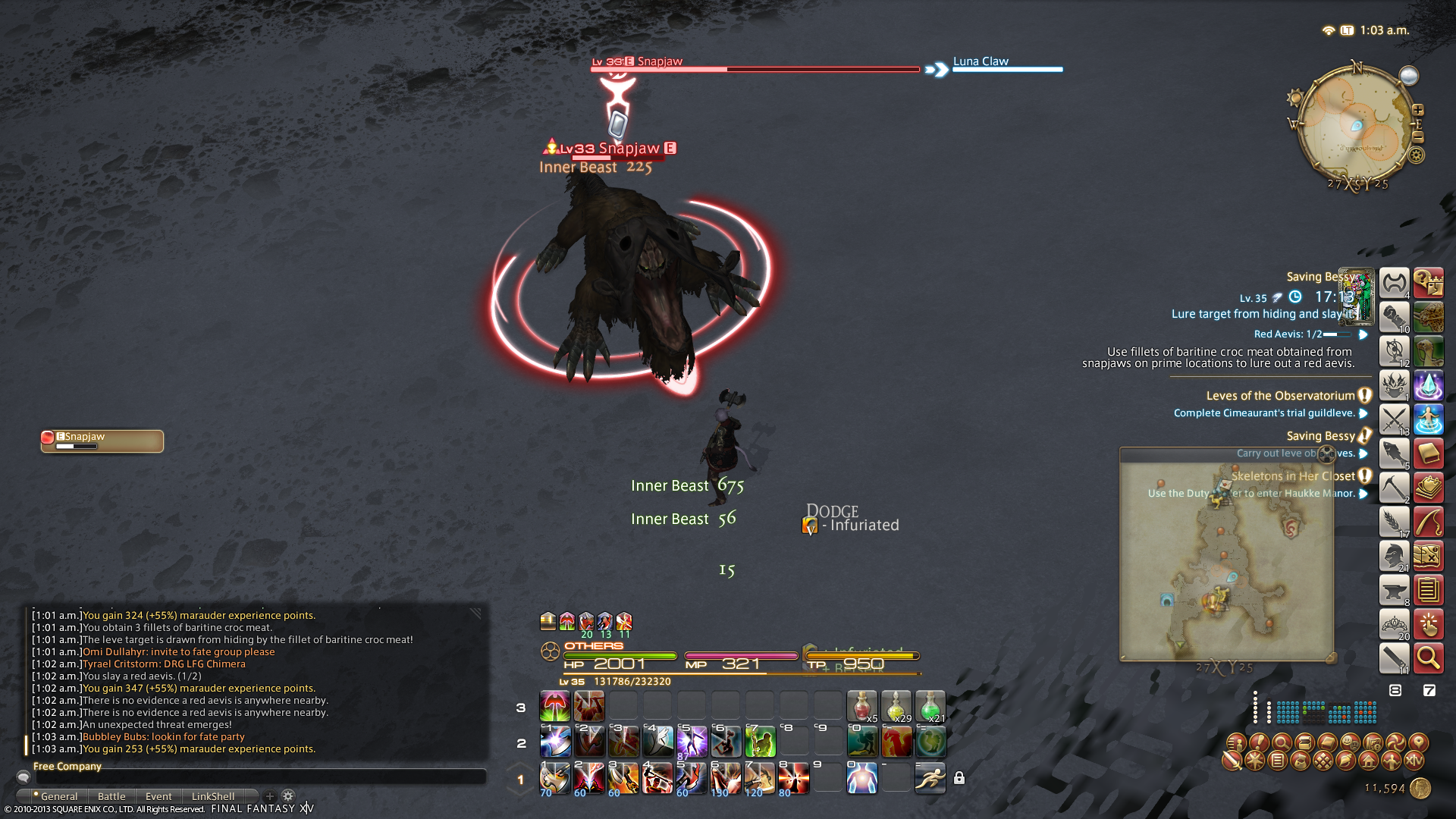Use the red potion with x5 count

click(861, 706)
